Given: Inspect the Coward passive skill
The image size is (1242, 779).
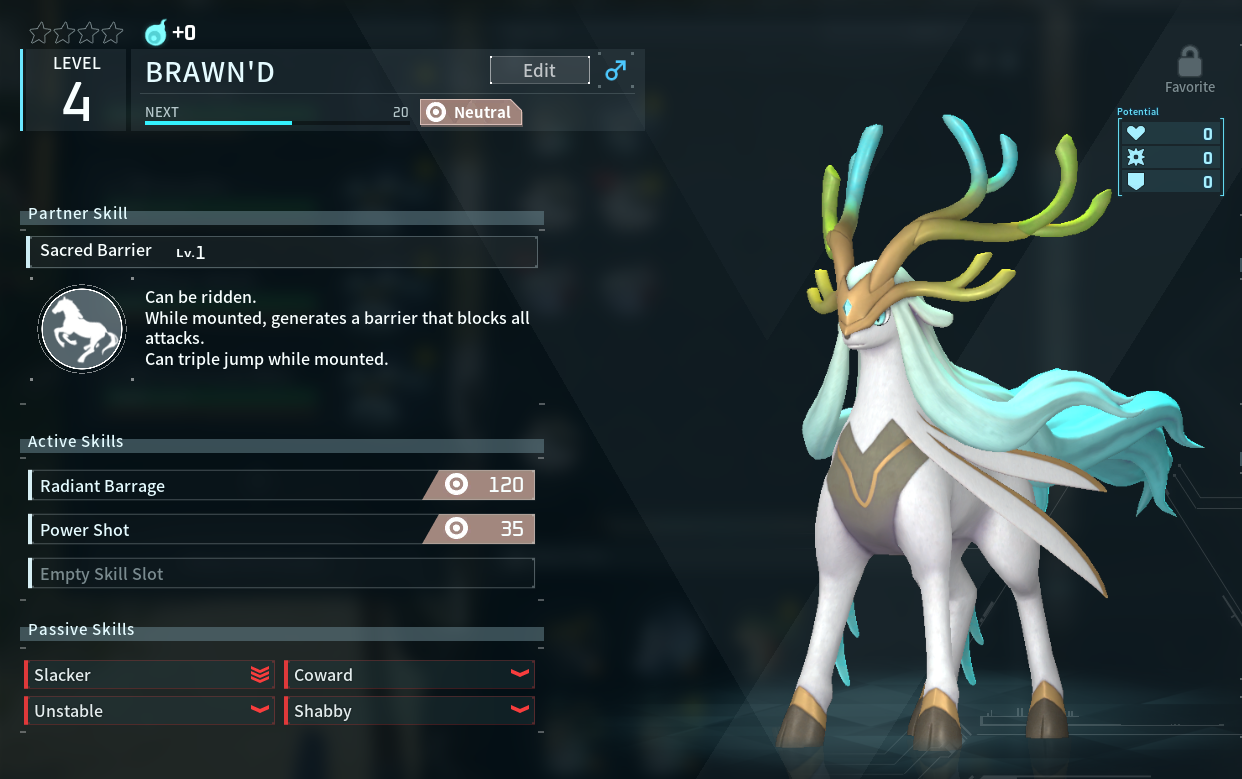Looking at the screenshot, I should click(410, 675).
